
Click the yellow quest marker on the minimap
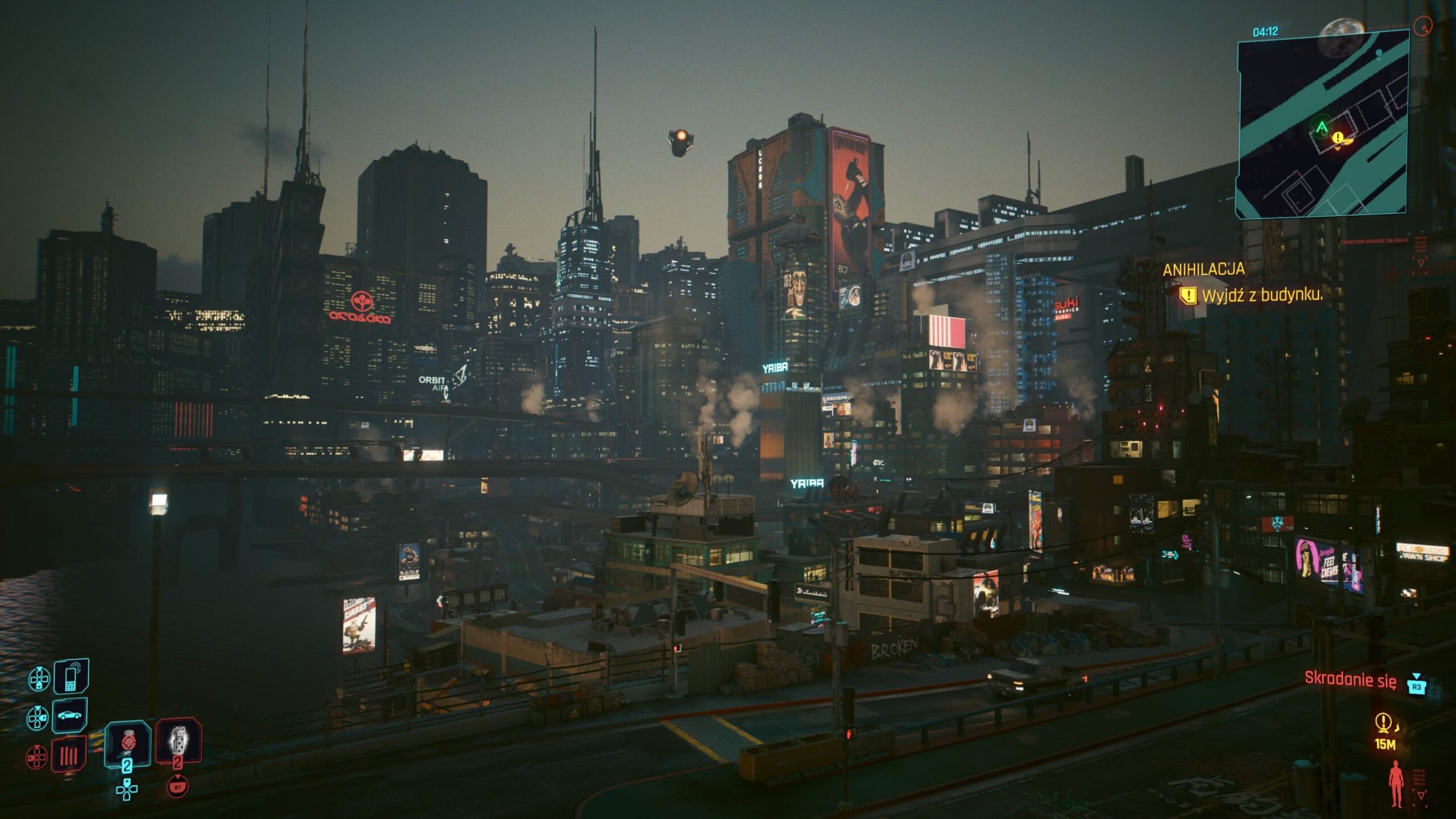click(1338, 138)
